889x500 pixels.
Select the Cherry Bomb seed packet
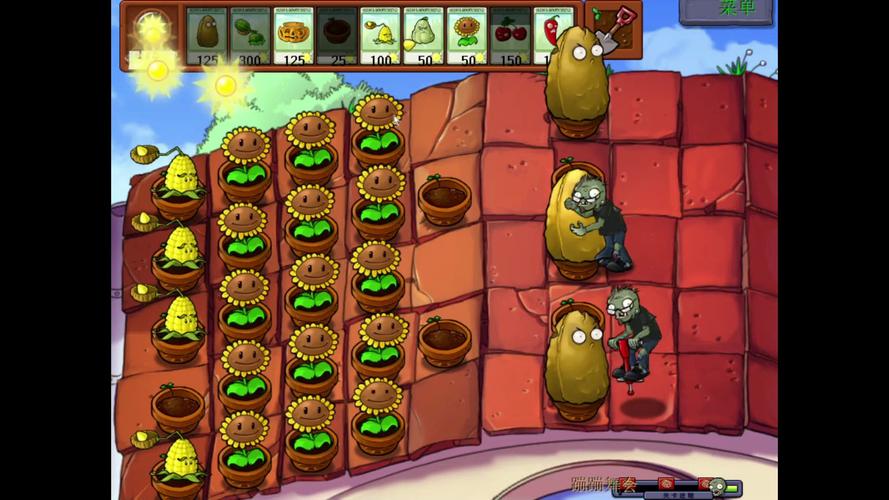509,37
